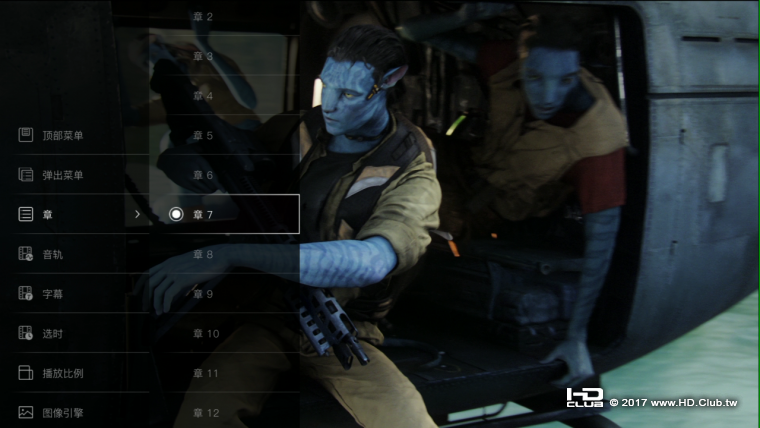This screenshot has width=760, height=428.
Task: Click the selected 章 7 radio option
Action: pyautogui.click(x=176, y=214)
